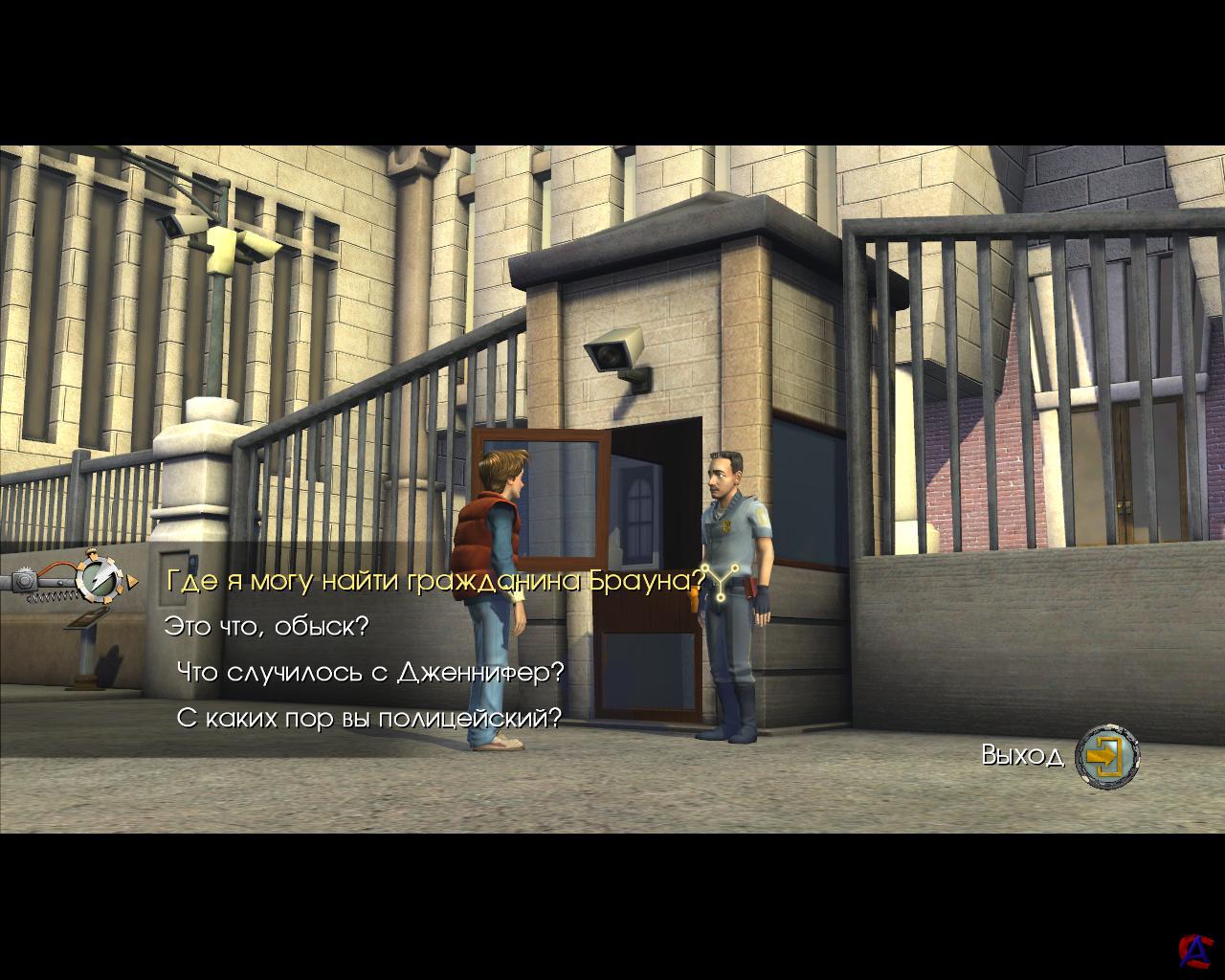Ask where to find citizen Brown
1225x980 pixels.
pyautogui.click(x=435, y=581)
